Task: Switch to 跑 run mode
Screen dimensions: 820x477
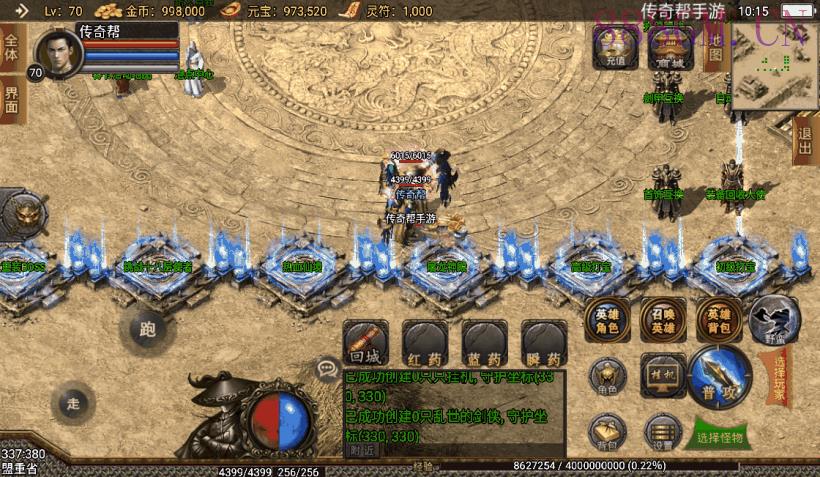Action: 148,326
